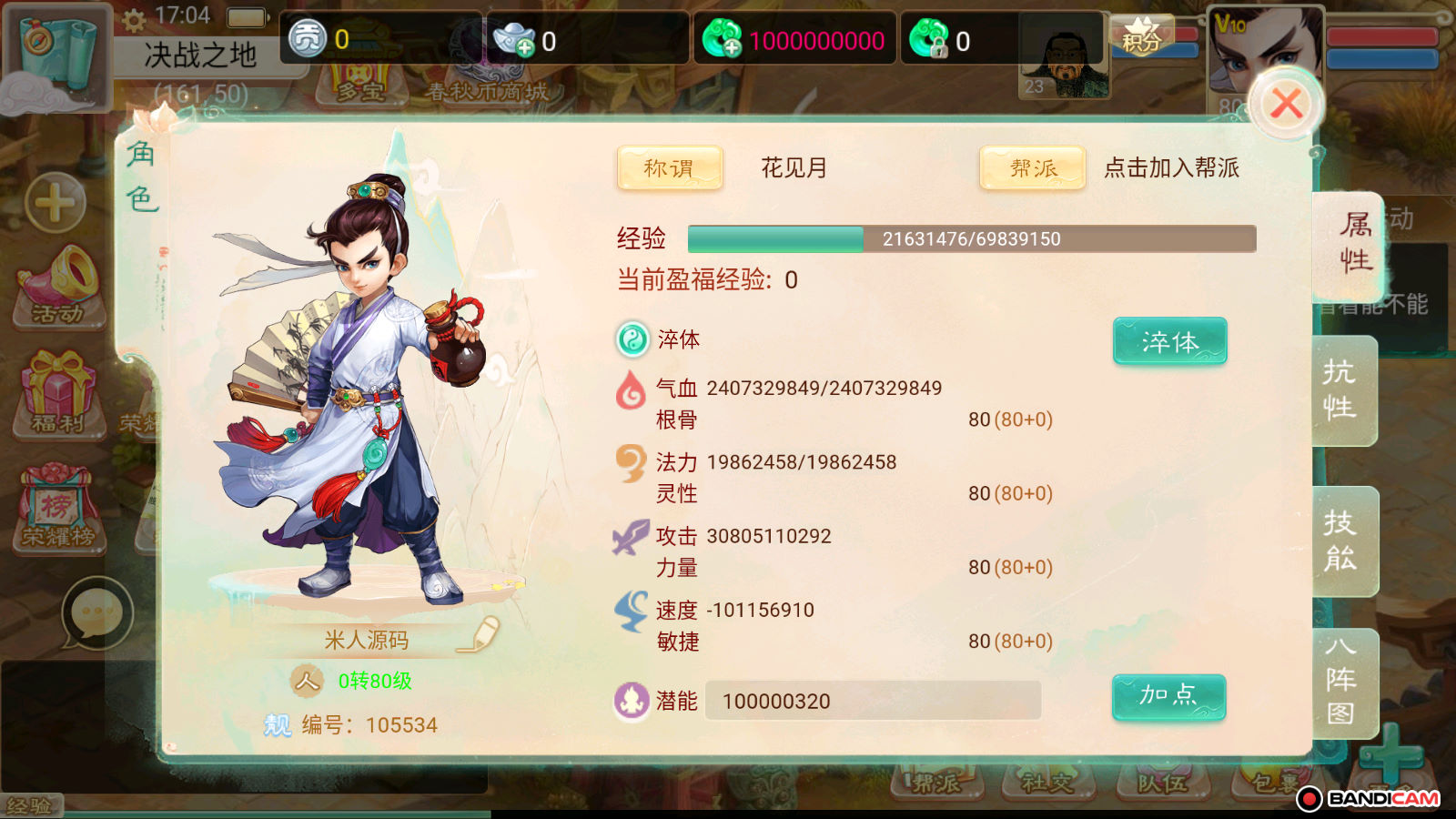Close the character panel with the red X
The height and width of the screenshot is (819, 1456).
1286,104
